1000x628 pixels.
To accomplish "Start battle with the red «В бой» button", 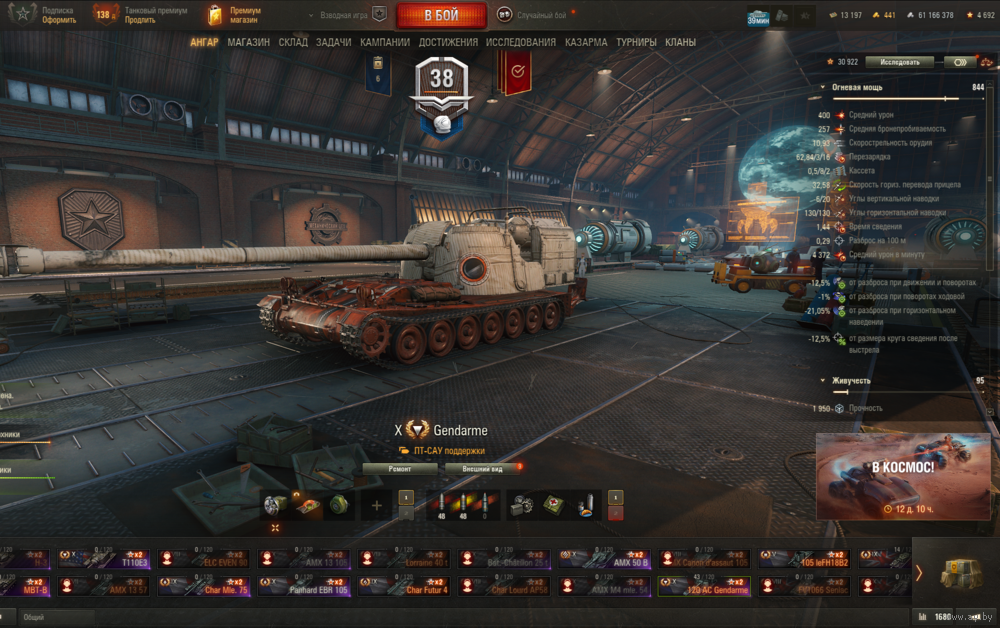I will click(x=441, y=15).
